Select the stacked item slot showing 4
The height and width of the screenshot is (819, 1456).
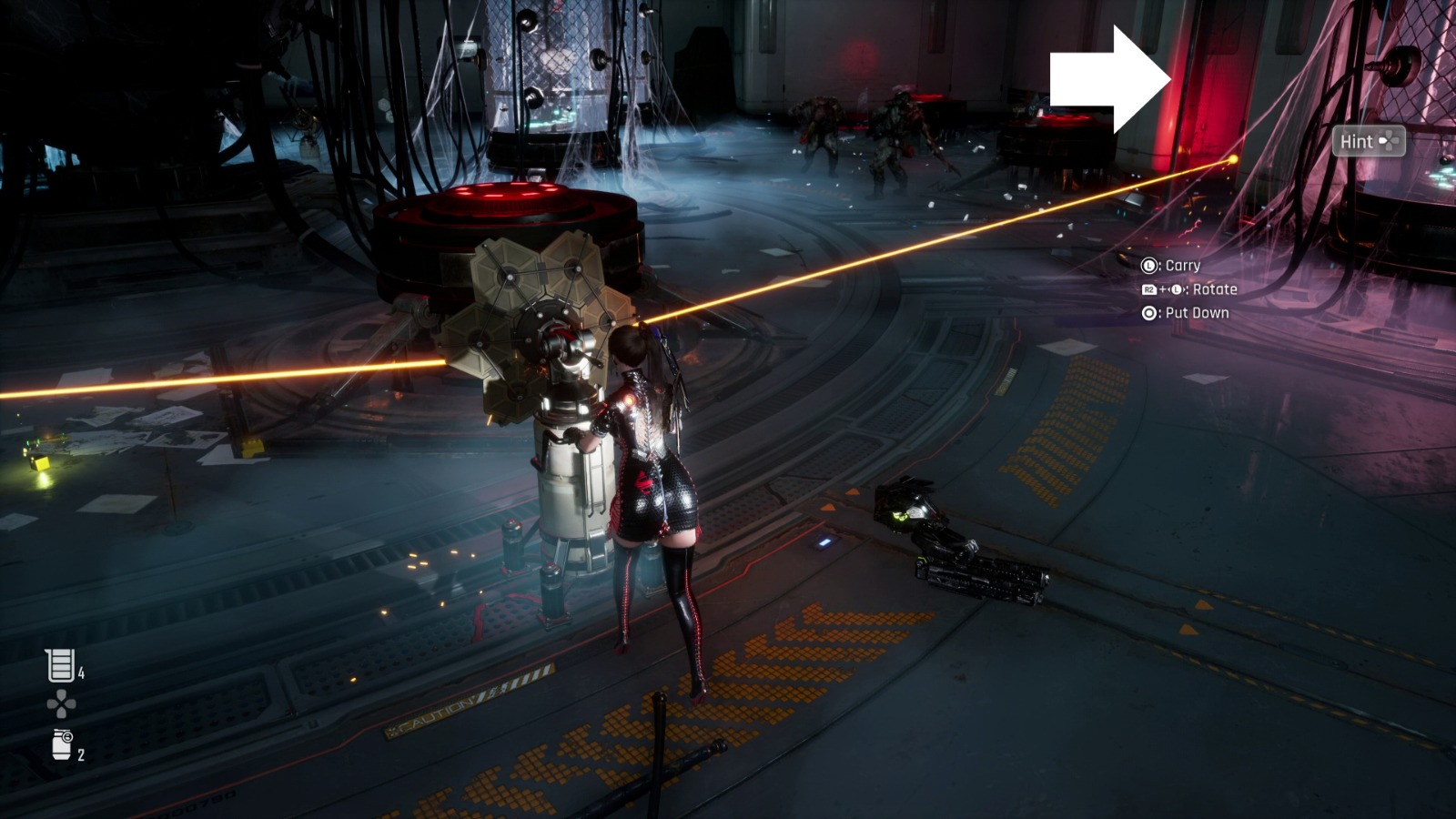click(x=61, y=665)
